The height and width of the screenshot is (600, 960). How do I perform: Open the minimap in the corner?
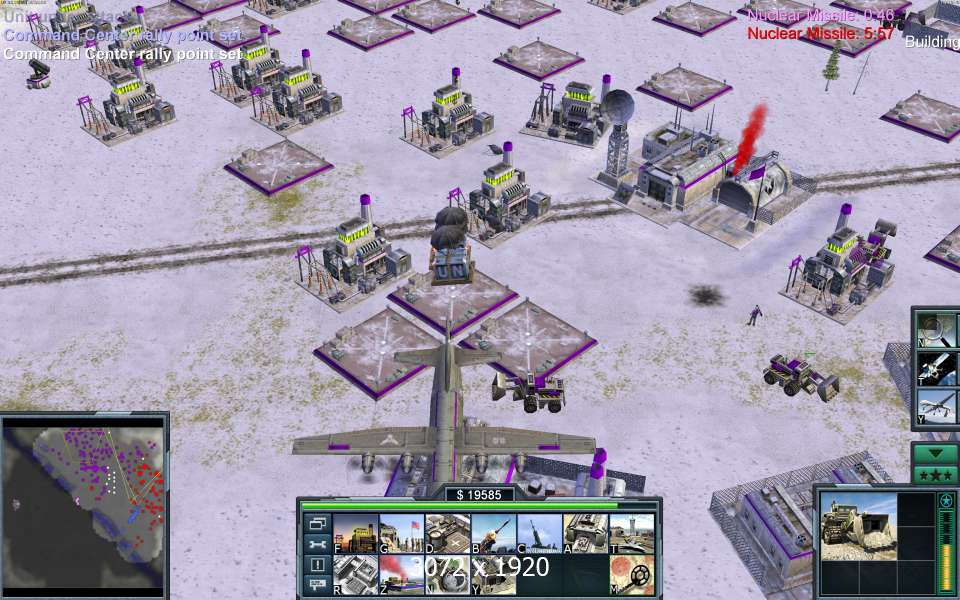tap(84, 503)
